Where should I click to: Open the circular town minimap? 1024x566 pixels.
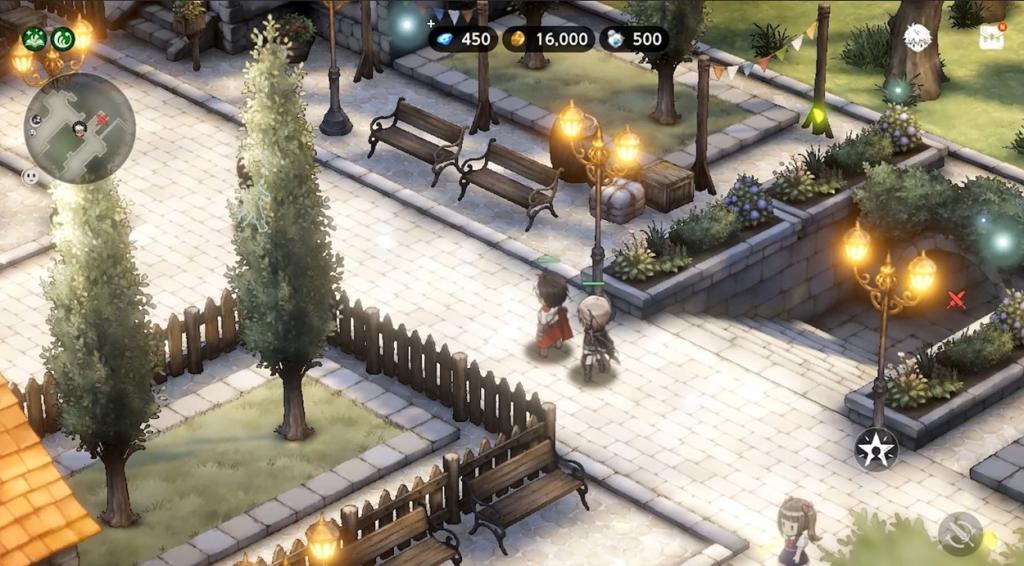point(79,128)
